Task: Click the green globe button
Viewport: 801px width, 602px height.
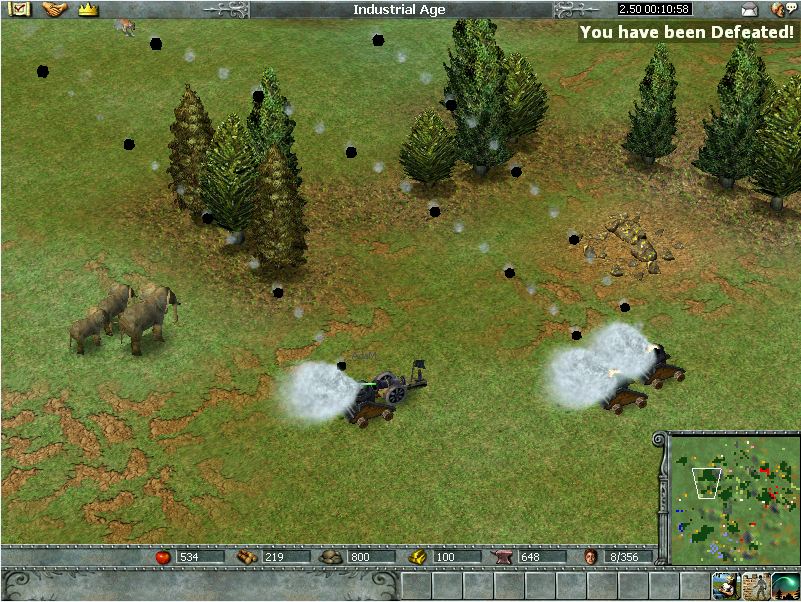Action: pyautogui.click(x=785, y=585)
